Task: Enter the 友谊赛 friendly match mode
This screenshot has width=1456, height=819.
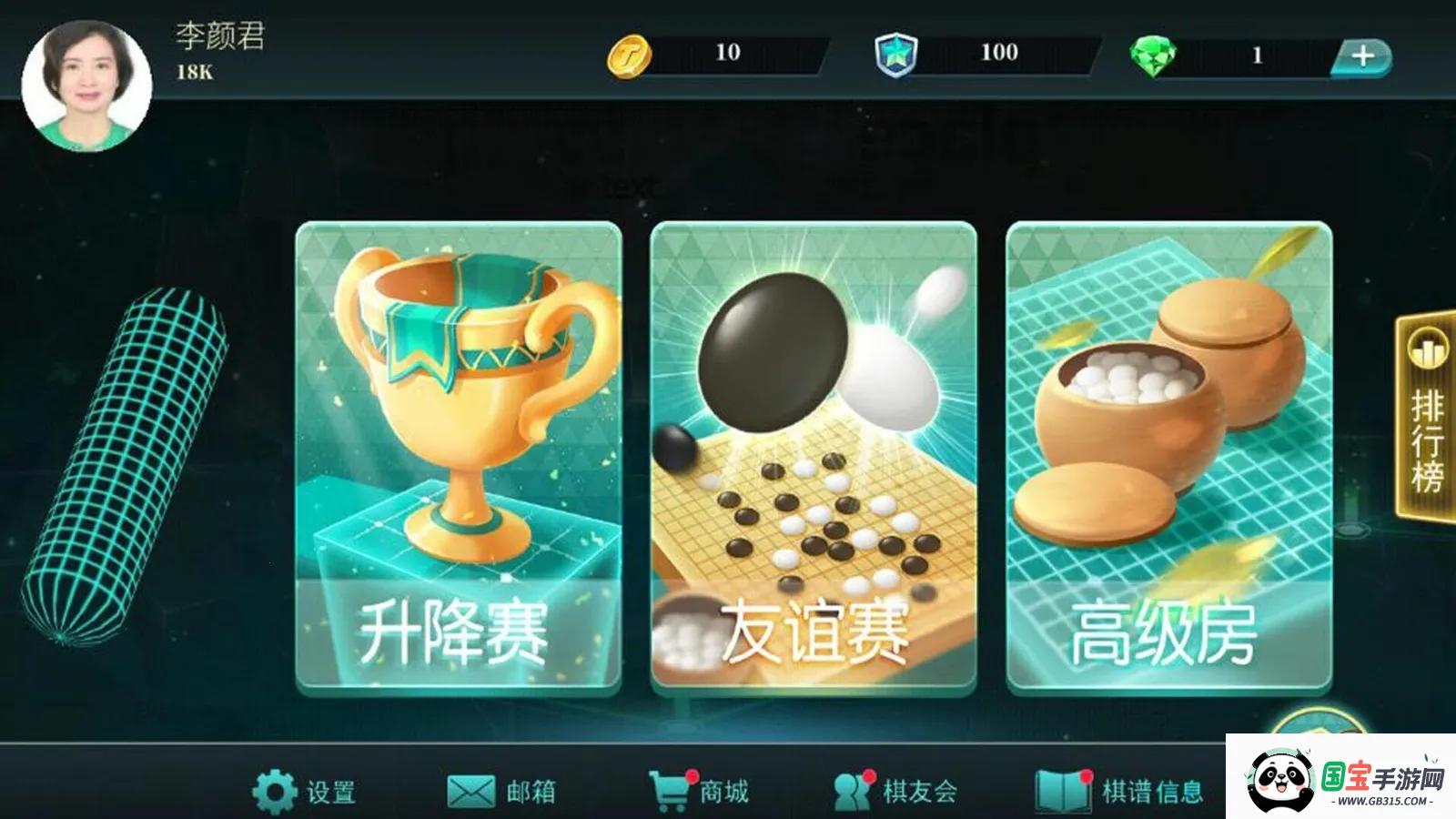Action: pos(814,455)
